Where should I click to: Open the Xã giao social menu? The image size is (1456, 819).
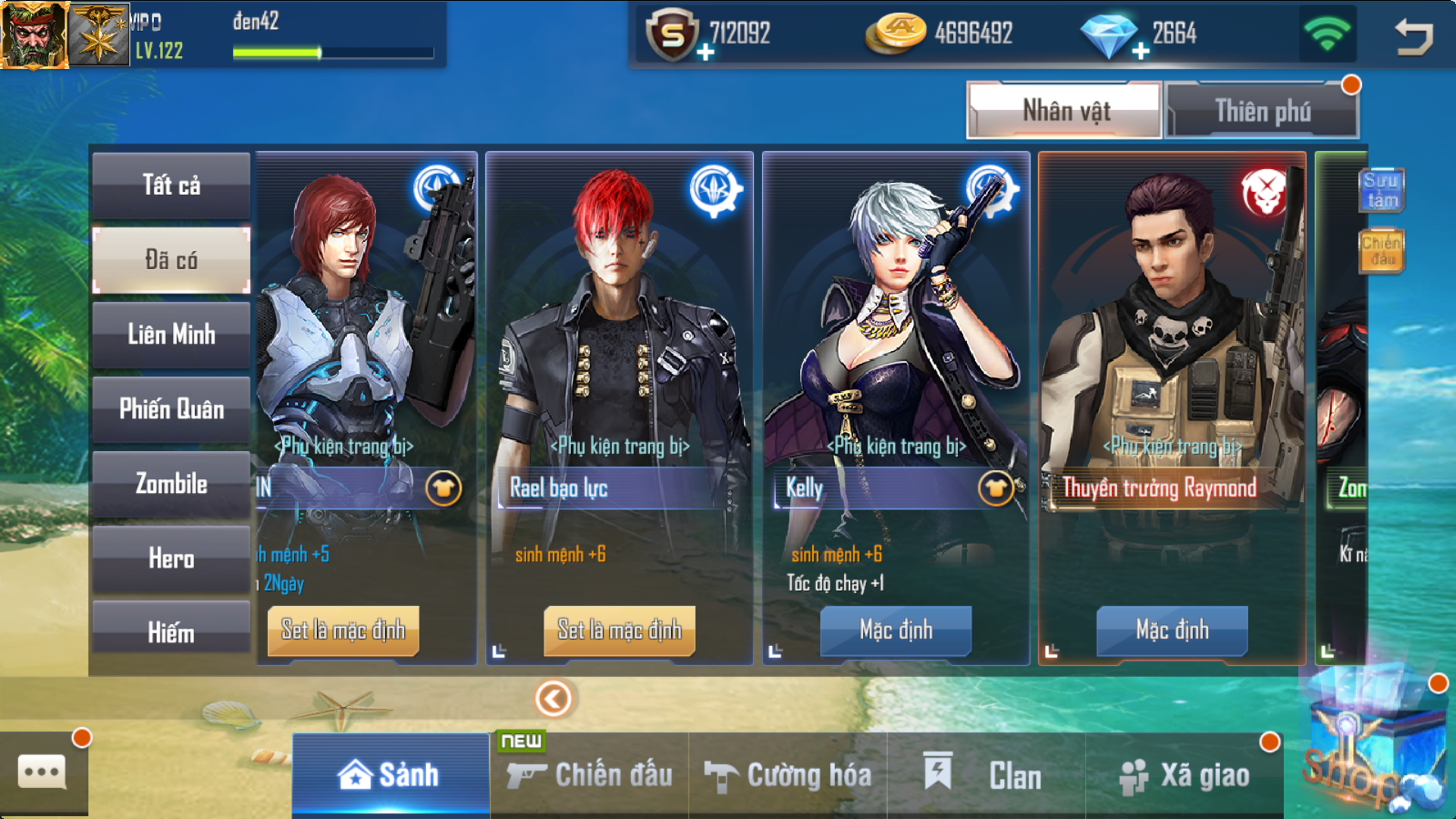pos(1185,775)
